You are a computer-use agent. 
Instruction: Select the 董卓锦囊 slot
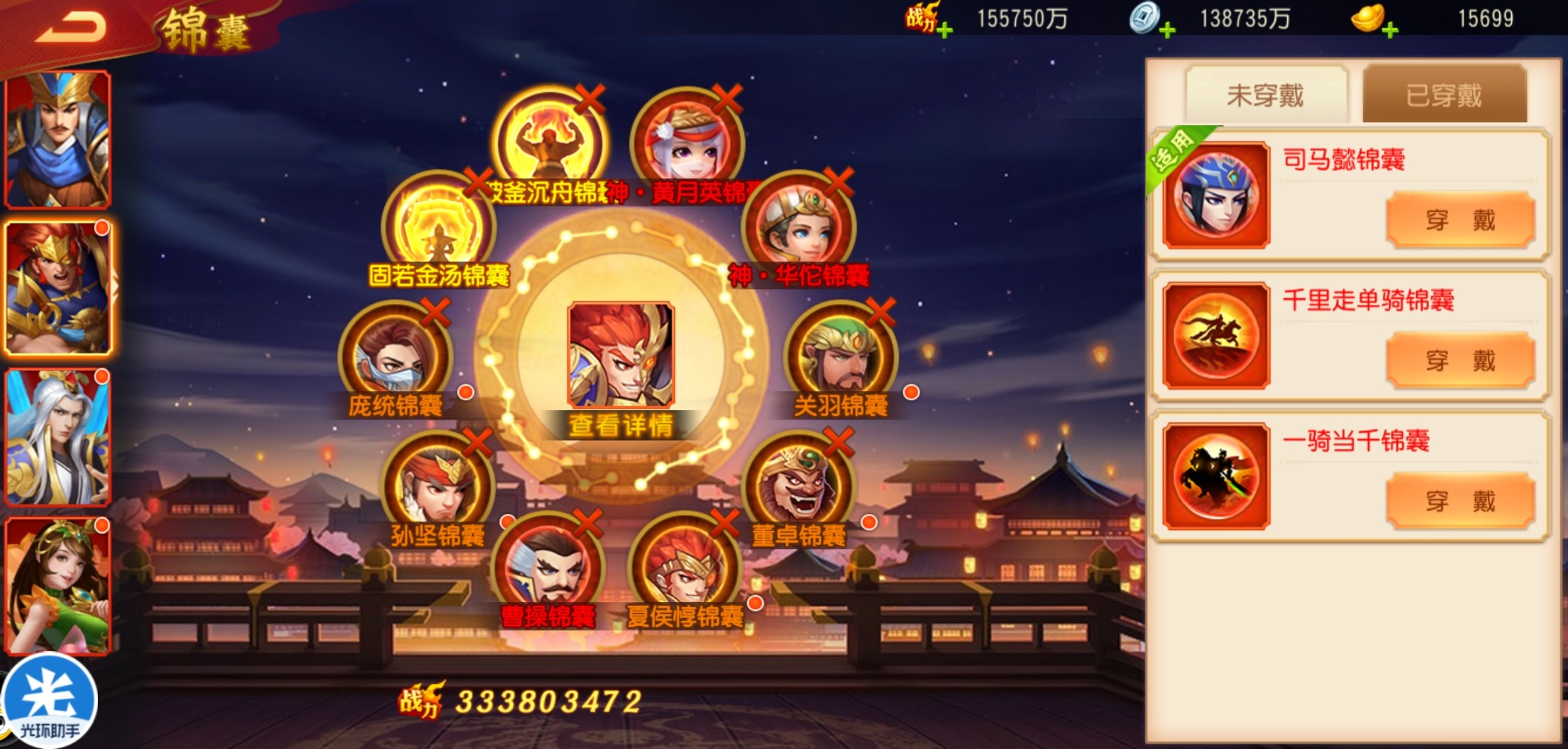click(x=799, y=487)
